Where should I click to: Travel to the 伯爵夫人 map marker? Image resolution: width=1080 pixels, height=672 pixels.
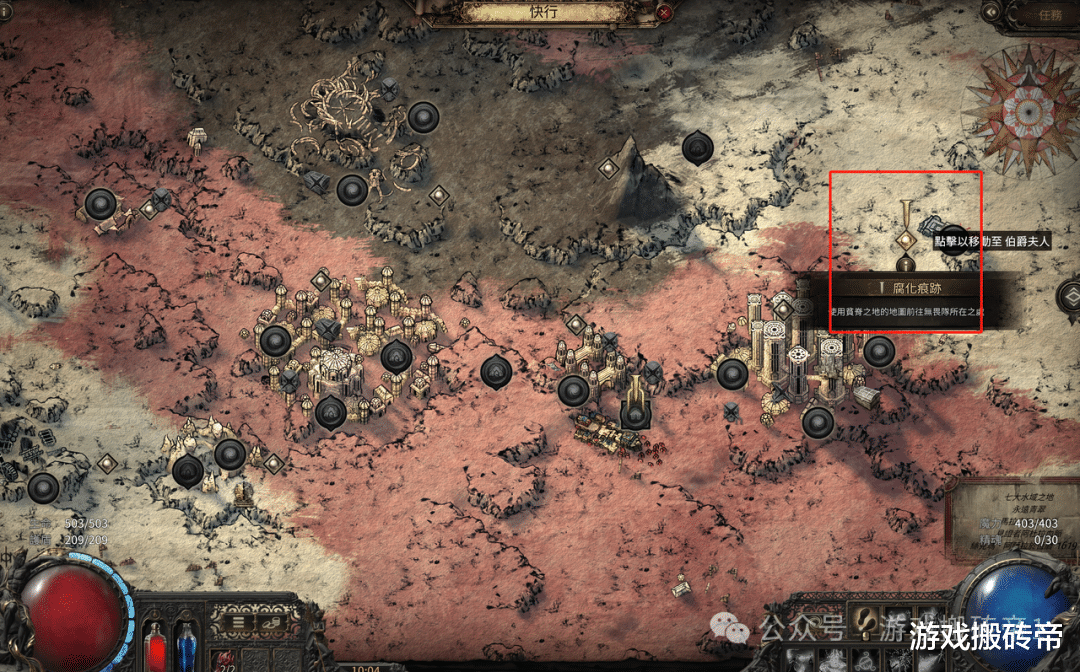906,241
